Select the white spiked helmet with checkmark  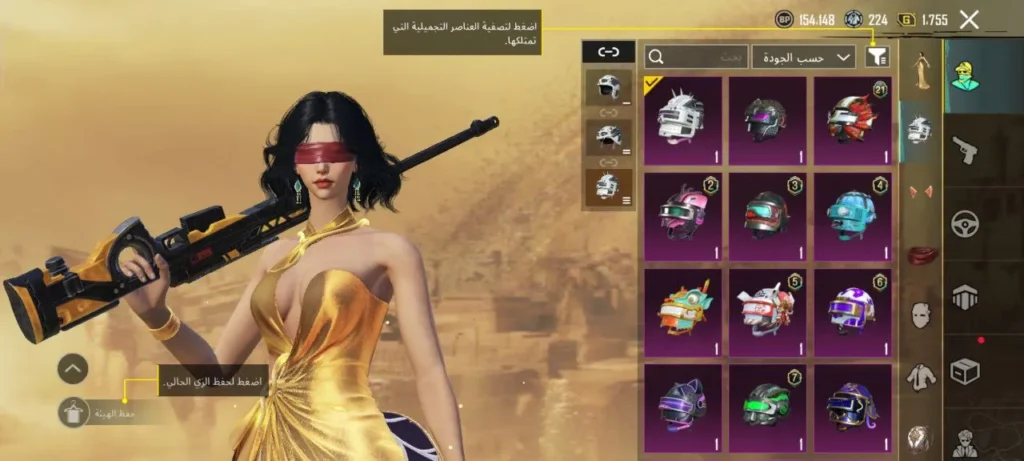point(681,120)
